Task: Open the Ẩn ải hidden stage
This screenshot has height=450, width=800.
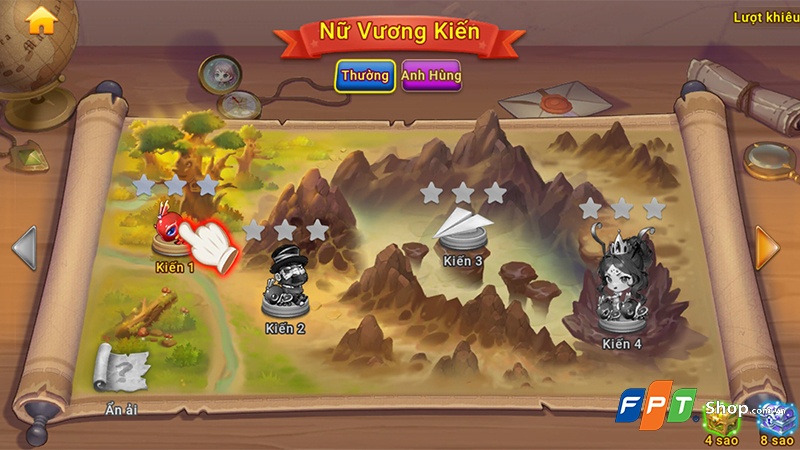Action: tap(117, 369)
